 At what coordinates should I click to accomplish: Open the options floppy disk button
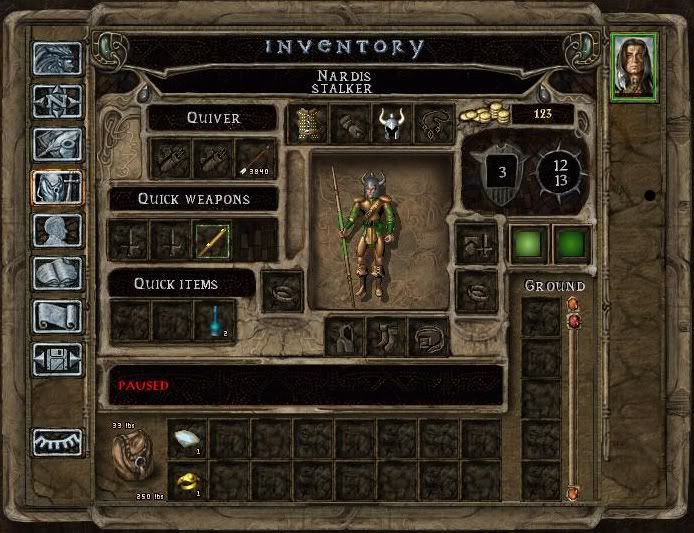57,358
